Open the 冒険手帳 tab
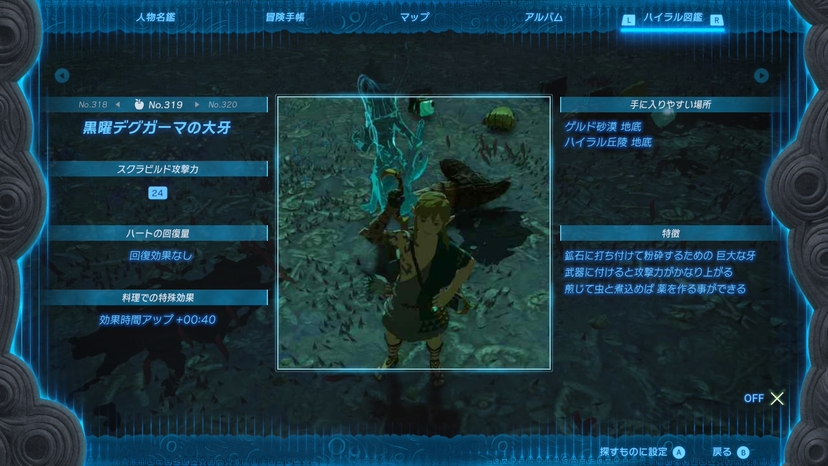The height and width of the screenshot is (466, 828). coord(285,18)
